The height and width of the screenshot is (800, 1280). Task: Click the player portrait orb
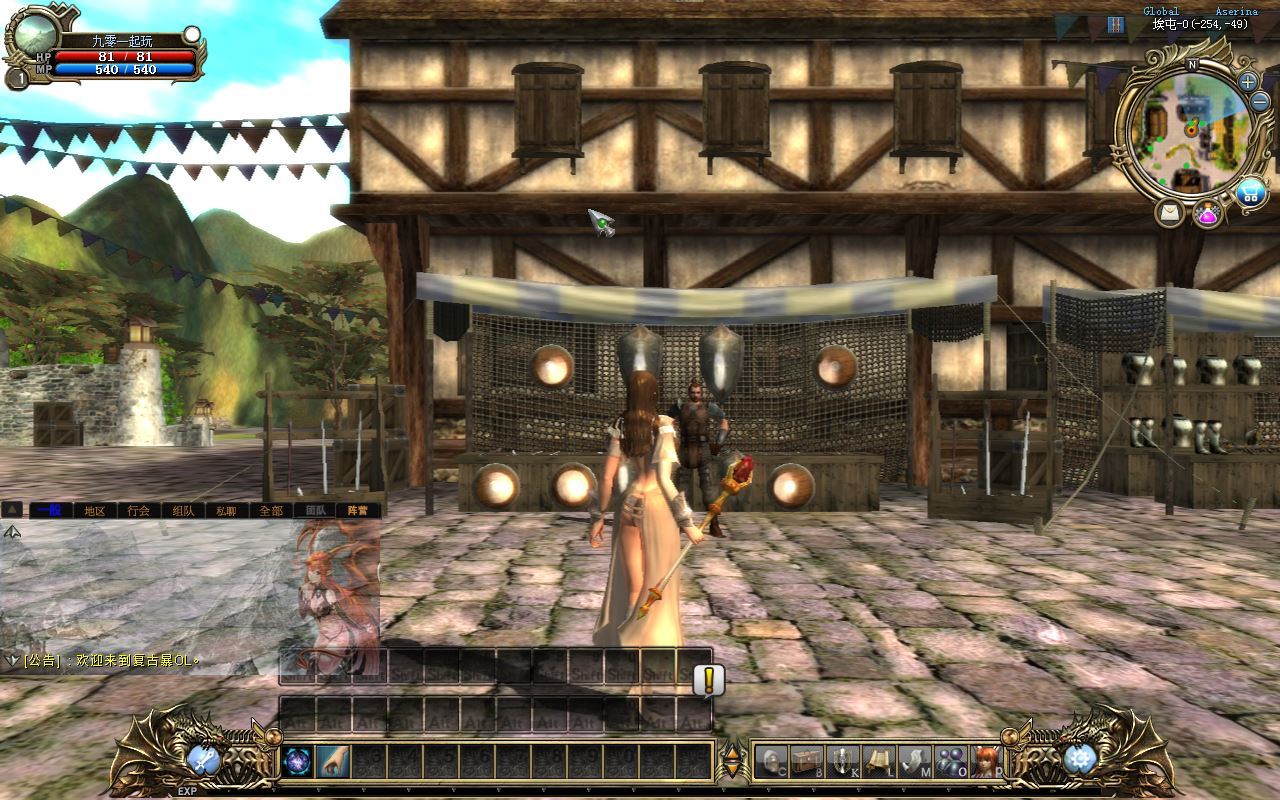(37, 35)
